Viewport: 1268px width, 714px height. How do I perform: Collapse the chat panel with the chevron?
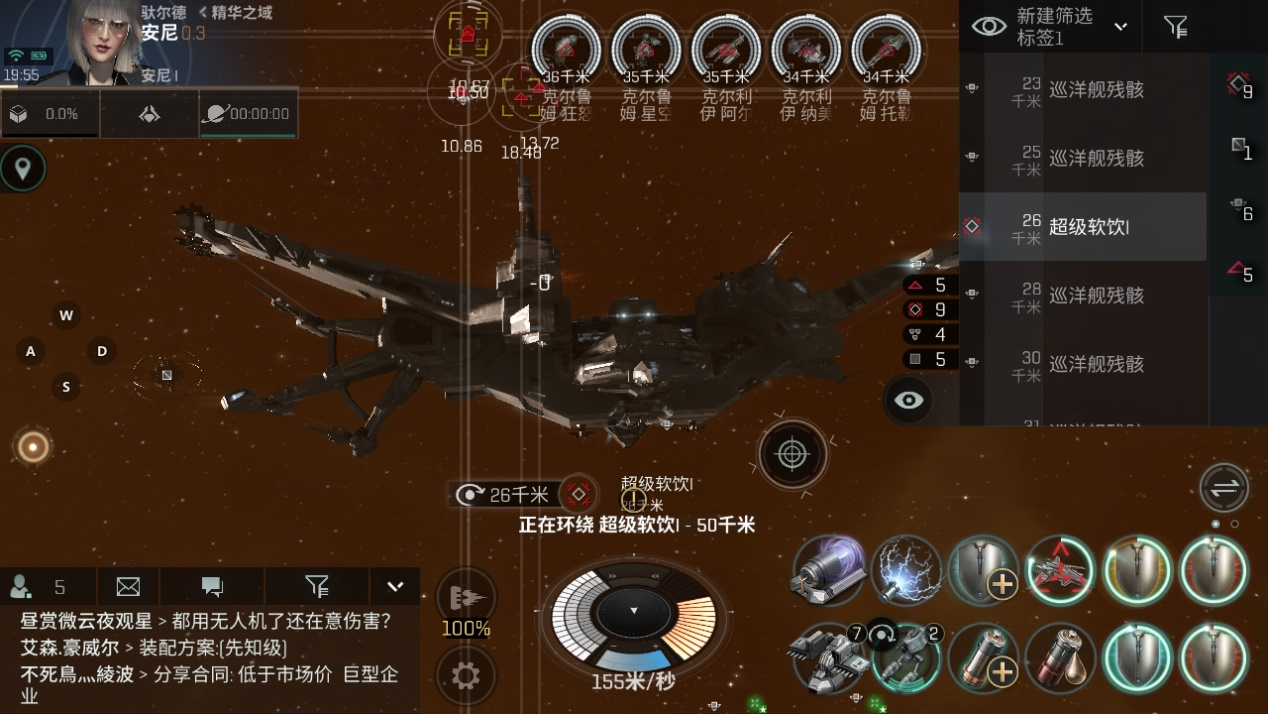tap(395, 586)
